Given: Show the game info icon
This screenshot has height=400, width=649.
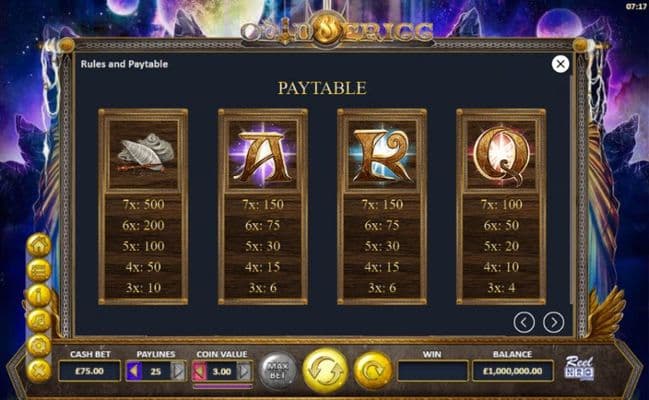Looking at the screenshot, I should point(39,295).
